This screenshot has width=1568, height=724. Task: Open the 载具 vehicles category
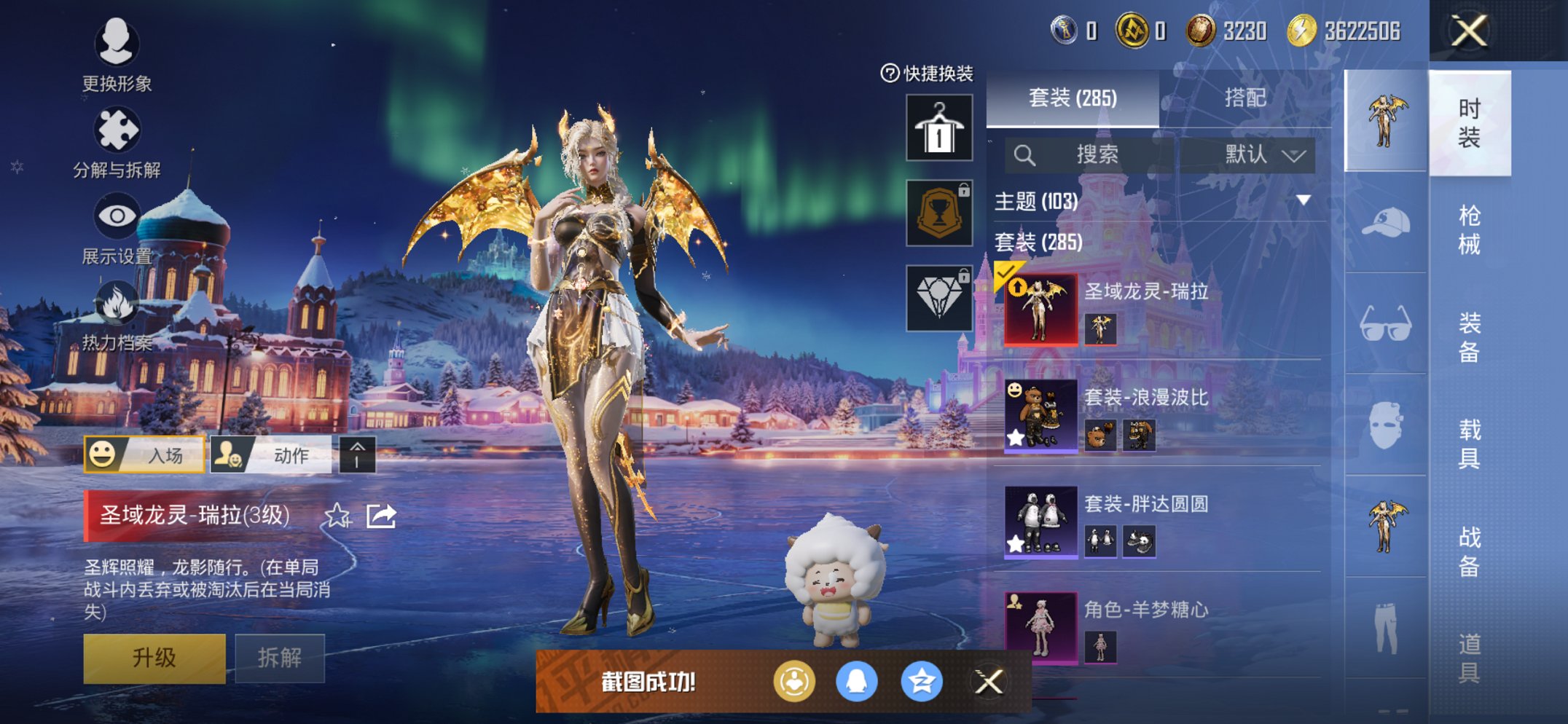(1469, 444)
